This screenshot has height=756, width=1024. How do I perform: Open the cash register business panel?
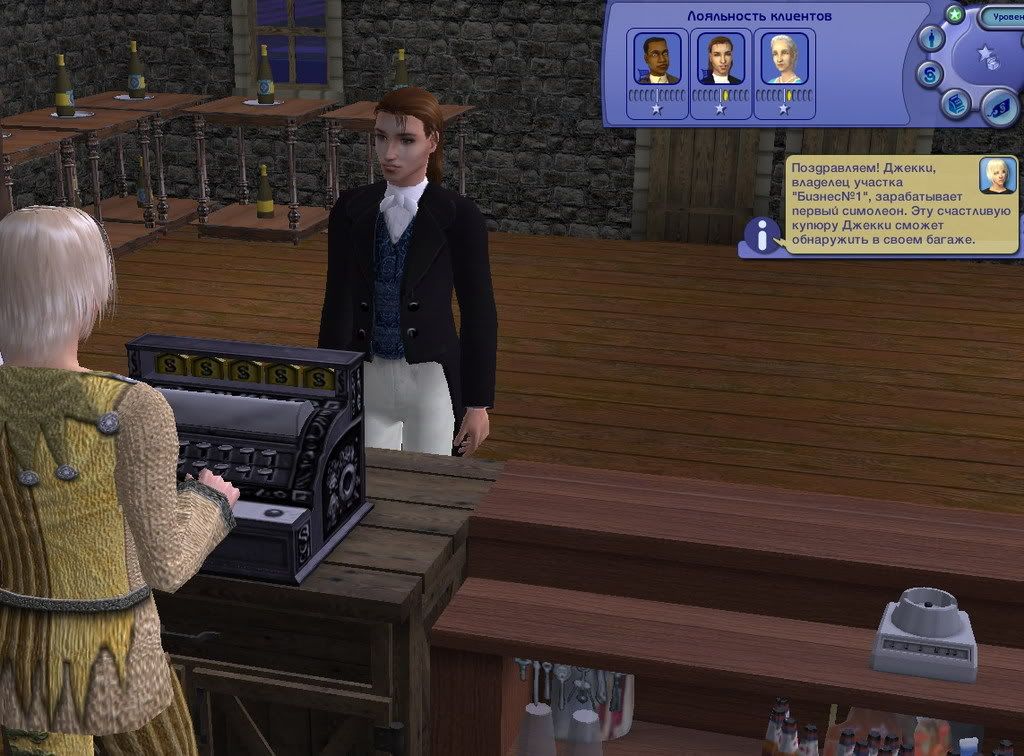[957, 103]
